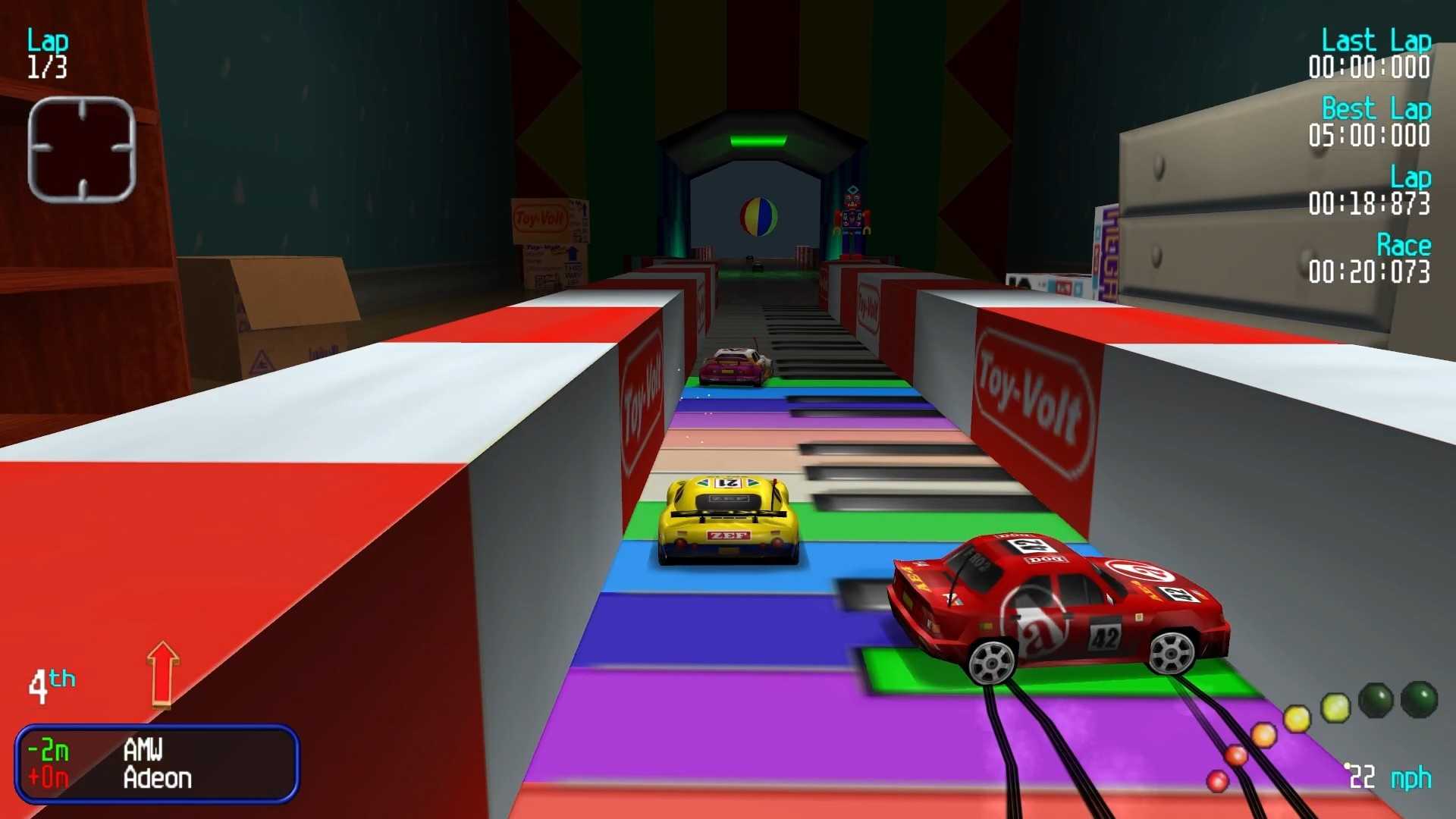Toggle the Last Lap timer visibility
Viewport: 1456px width, 819px height.
coord(1373,53)
